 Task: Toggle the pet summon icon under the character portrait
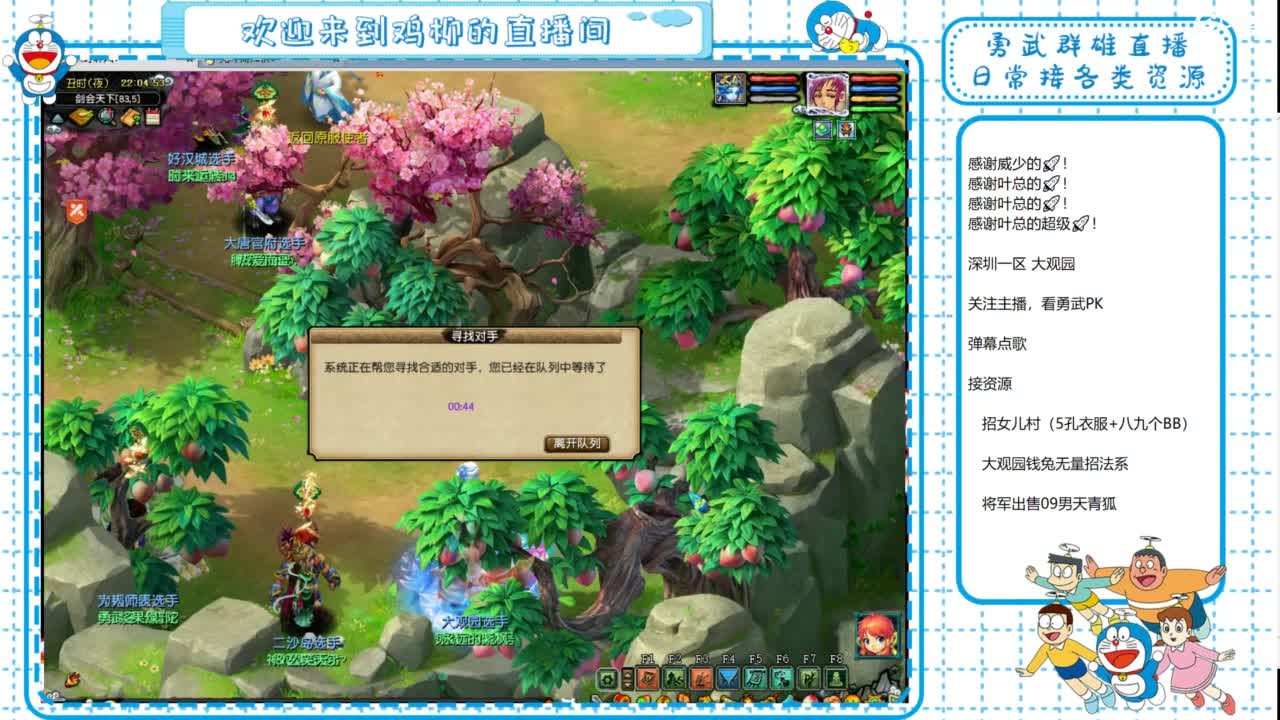846,130
